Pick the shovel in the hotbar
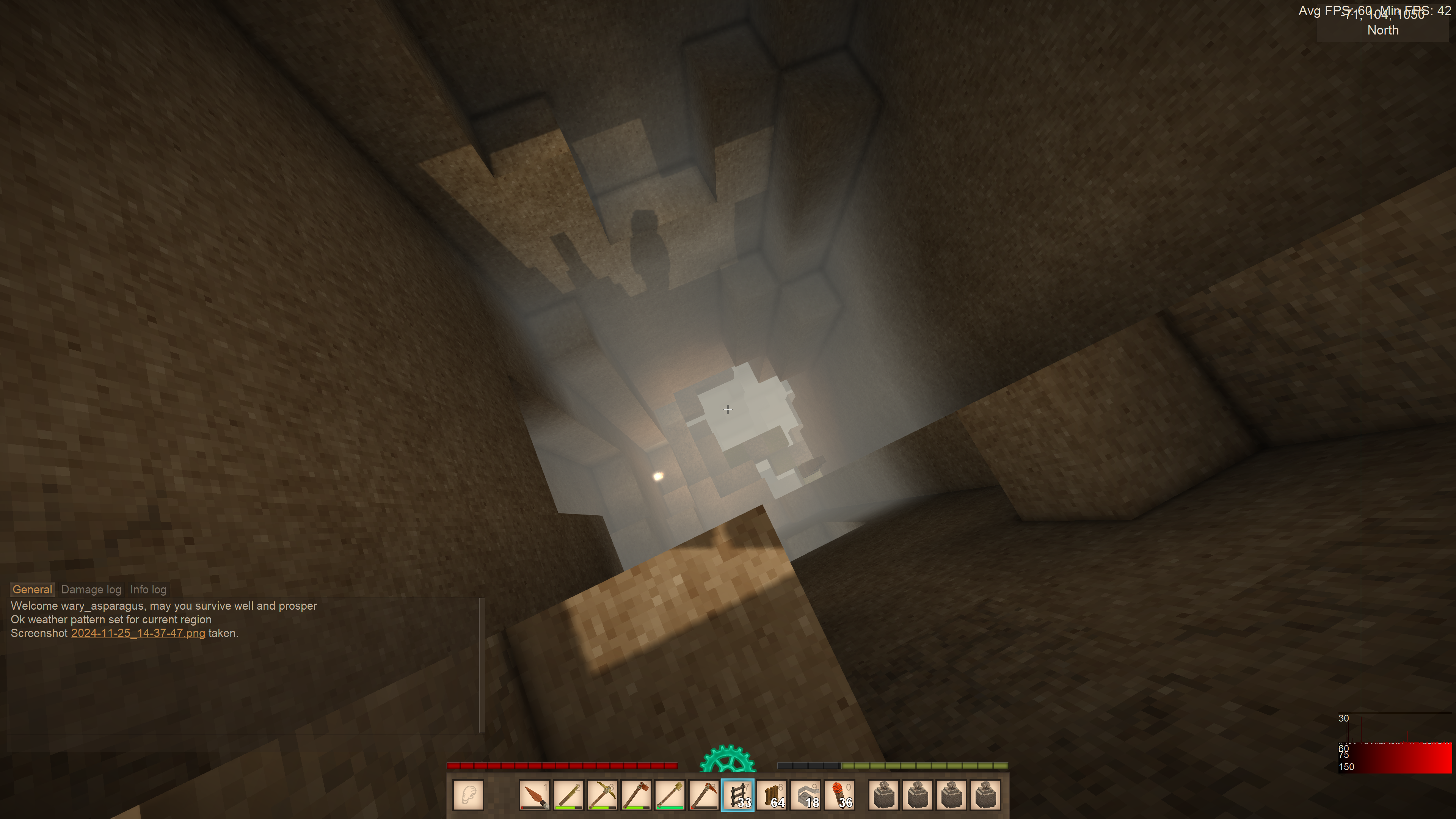Viewport: 1456px width, 819px height. (670, 795)
